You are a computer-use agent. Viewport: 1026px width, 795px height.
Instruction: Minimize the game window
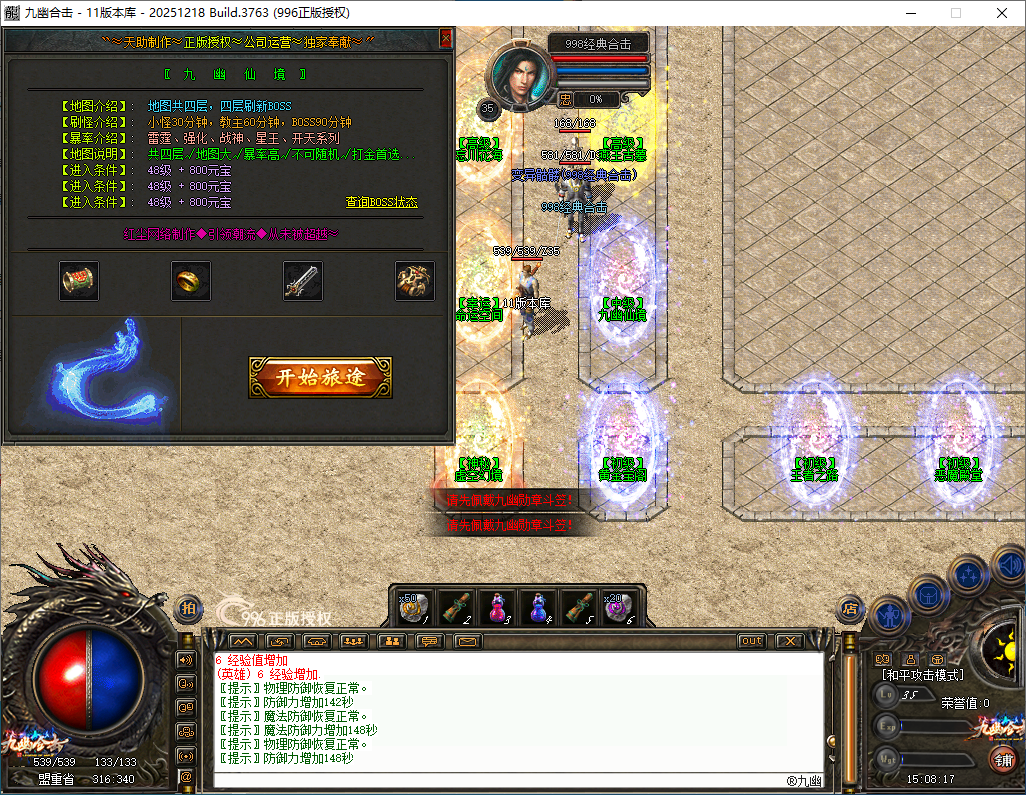pyautogui.click(x=911, y=13)
